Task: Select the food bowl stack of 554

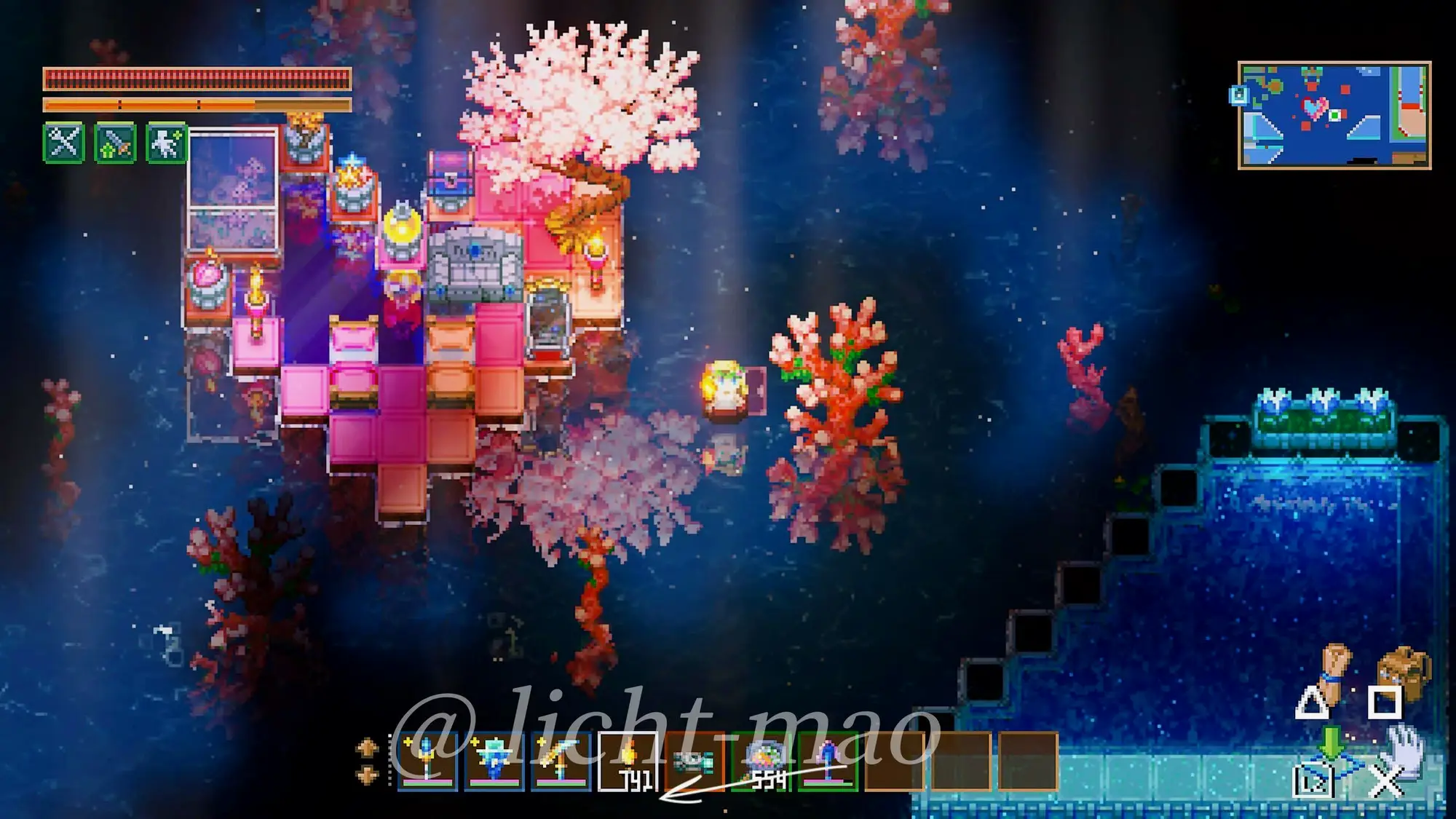Action: [761, 762]
